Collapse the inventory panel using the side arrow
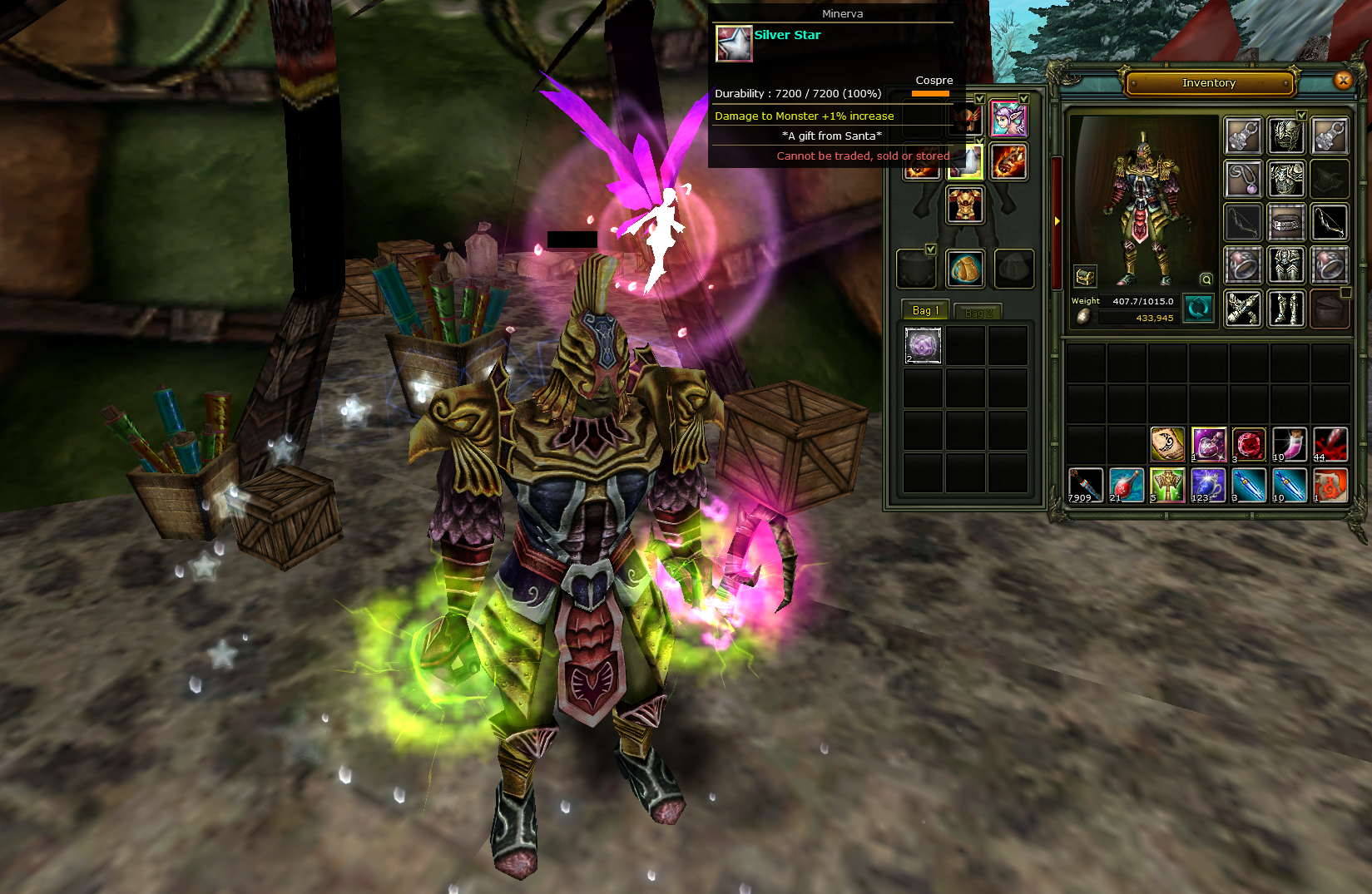 click(1057, 221)
